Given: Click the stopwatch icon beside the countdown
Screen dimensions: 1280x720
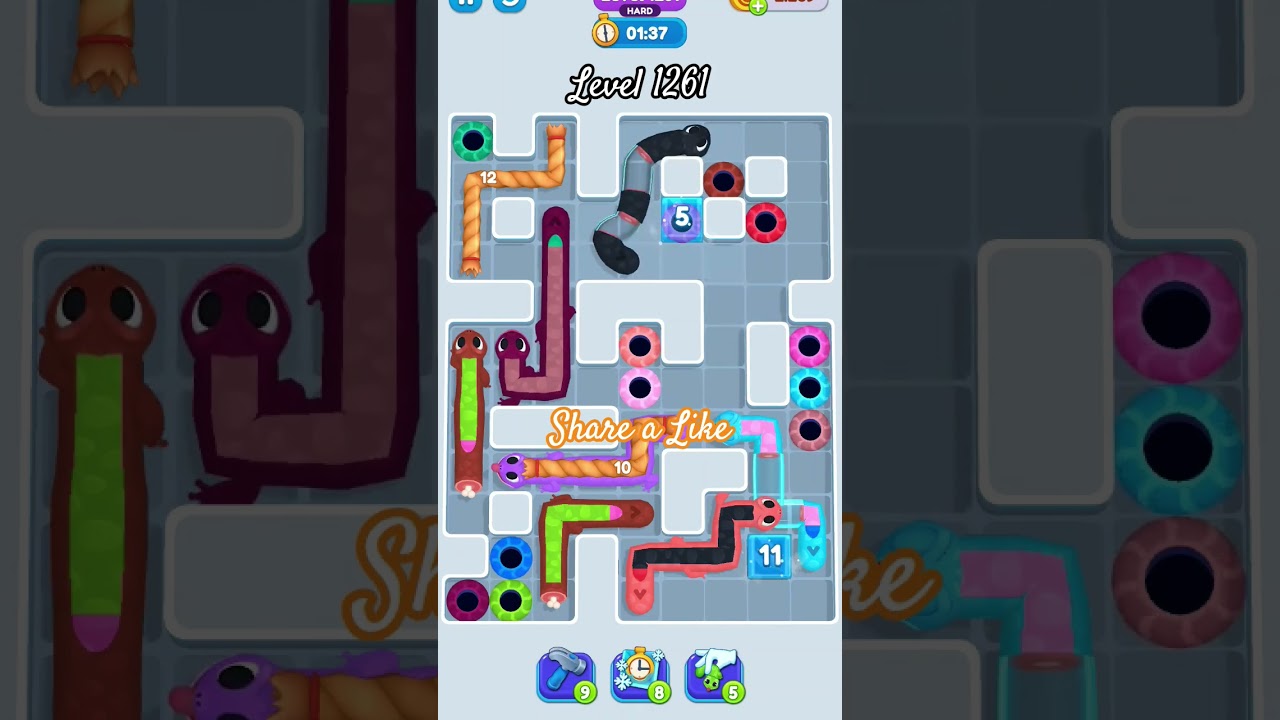Looking at the screenshot, I should tap(604, 33).
